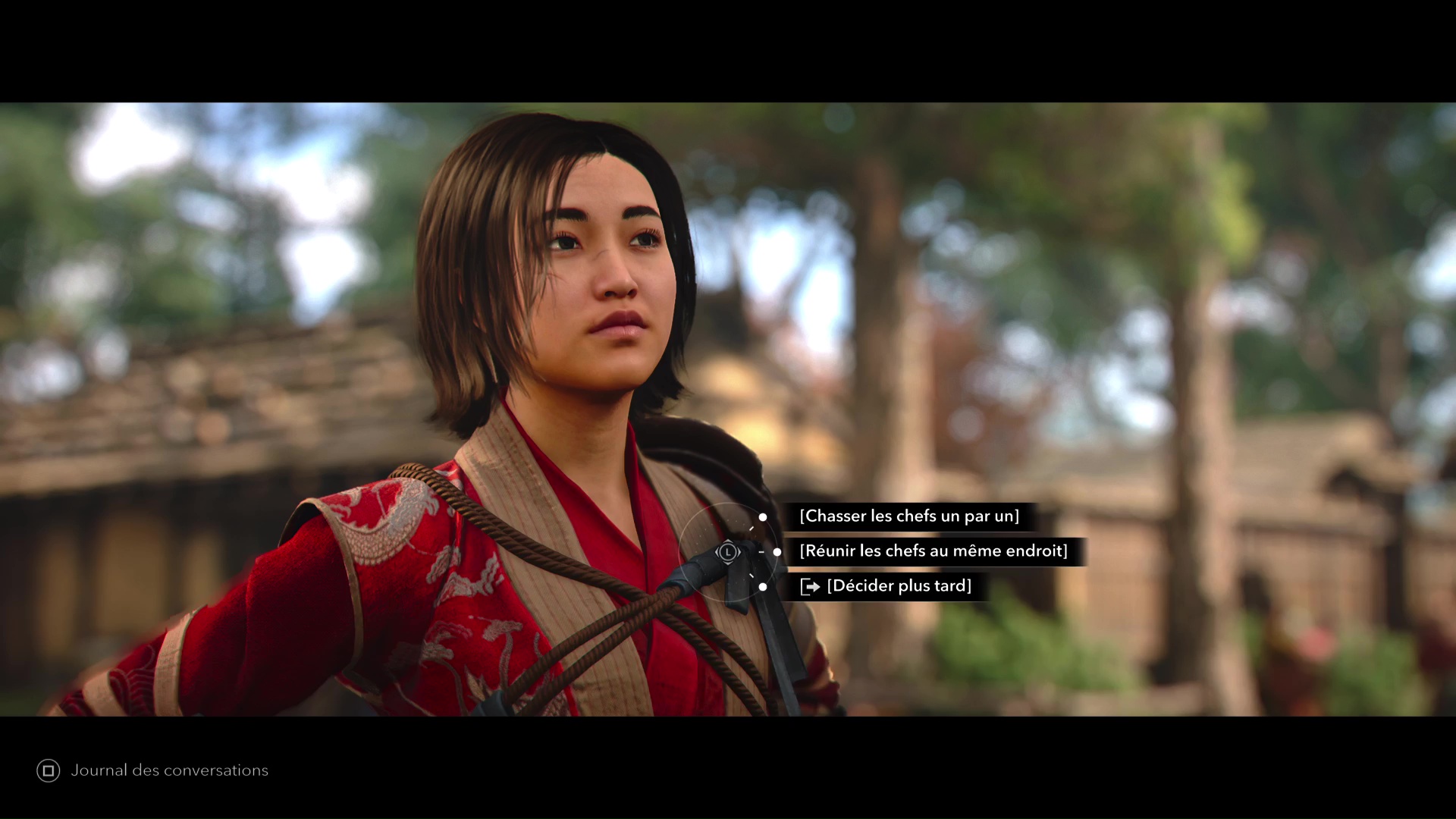The height and width of the screenshot is (819, 1456).
Task: Click the square button icon near Journal des conversations
Action: [50, 770]
